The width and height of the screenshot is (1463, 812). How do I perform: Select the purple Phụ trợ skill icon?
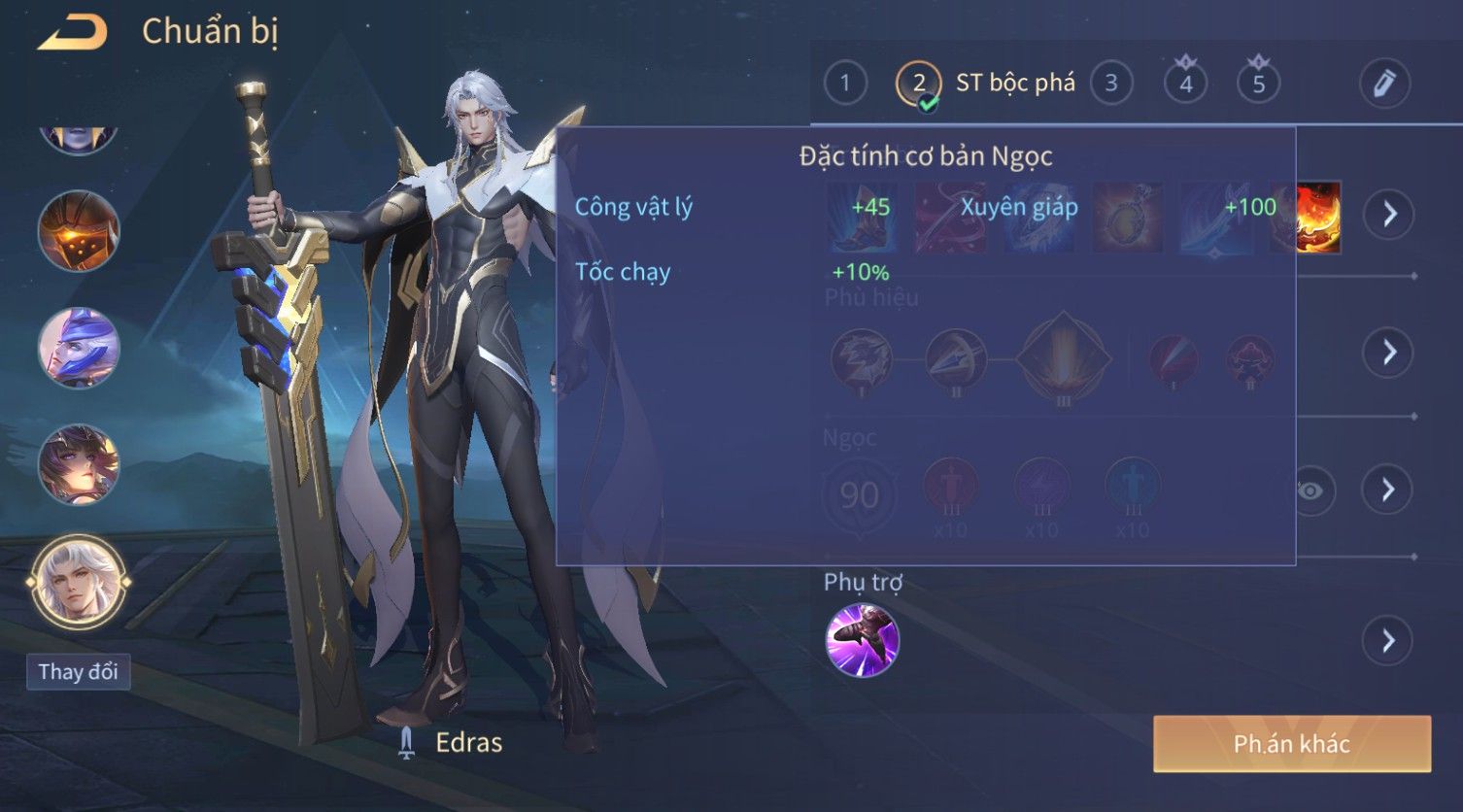(x=862, y=640)
